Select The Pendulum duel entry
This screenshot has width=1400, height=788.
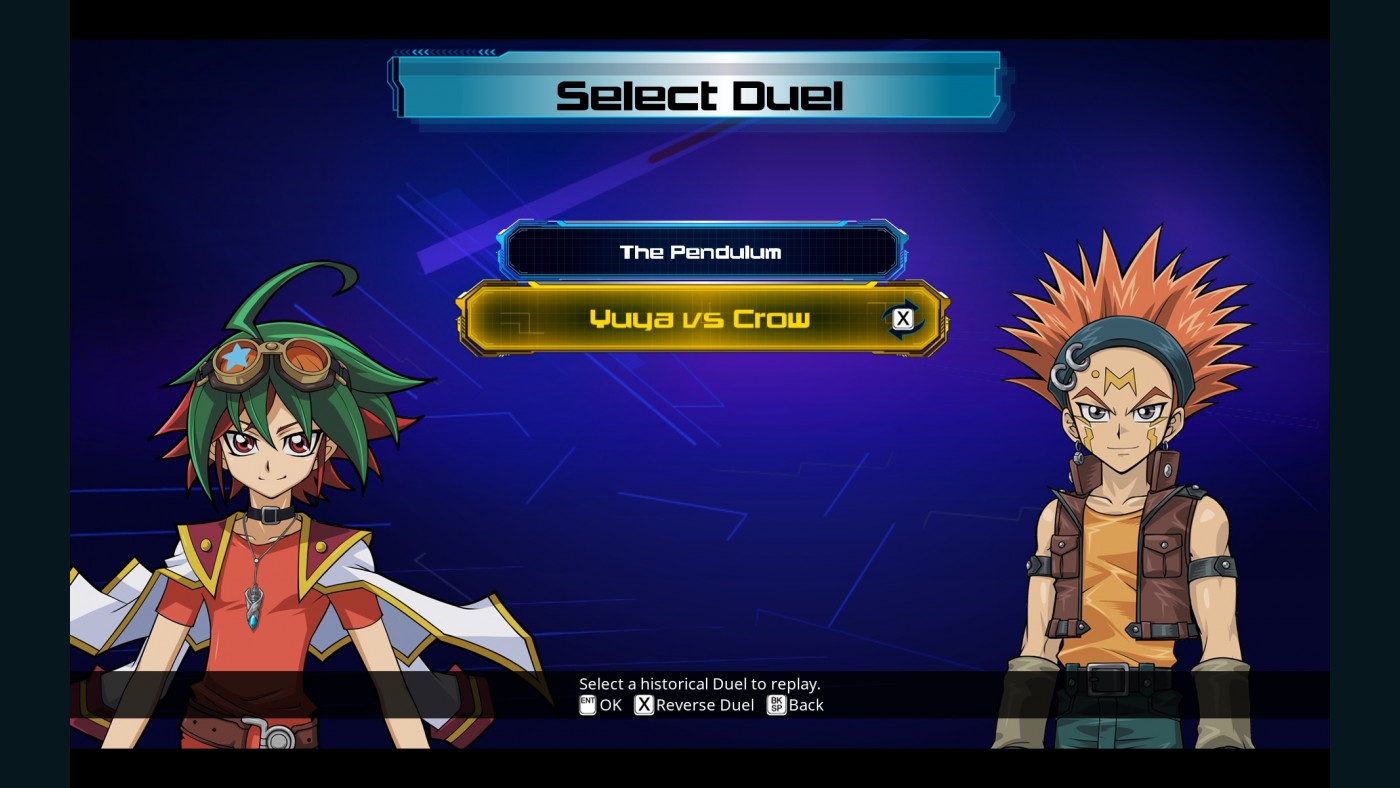701,252
